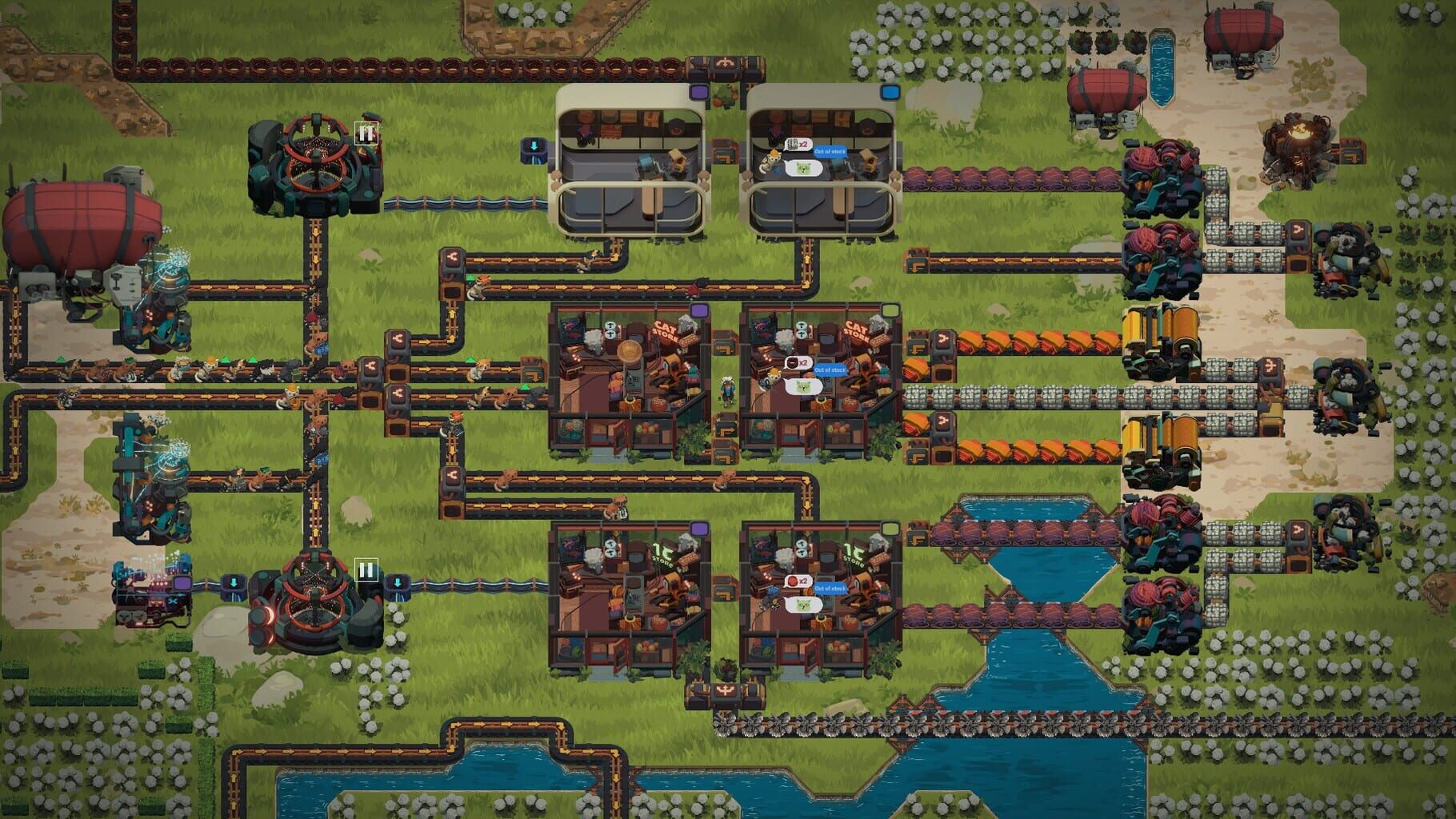
Task: Select the pause indicator on the lower red machine
Action: [x=366, y=569]
